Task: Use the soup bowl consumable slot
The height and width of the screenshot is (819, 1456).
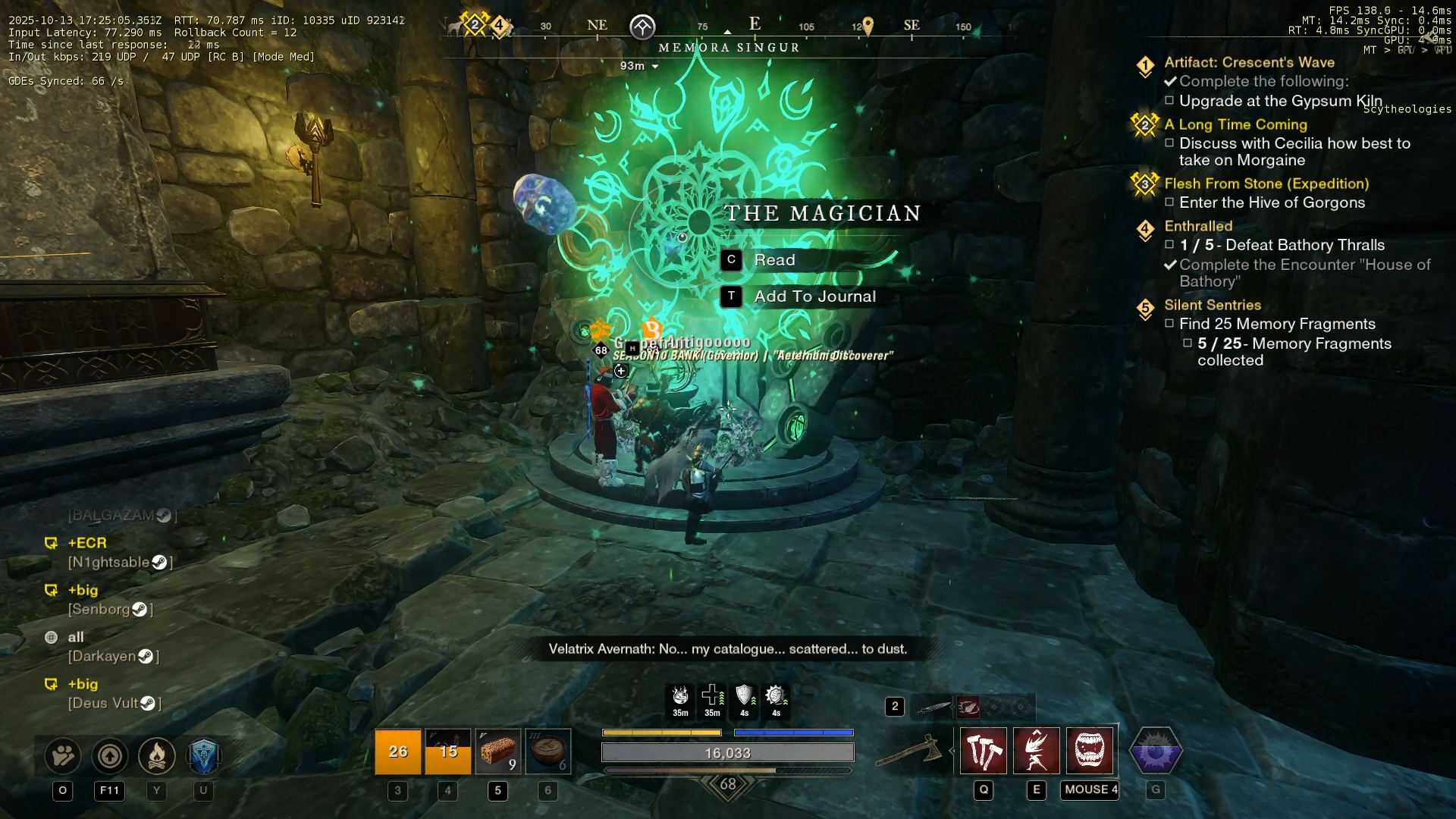Action: 548,752
